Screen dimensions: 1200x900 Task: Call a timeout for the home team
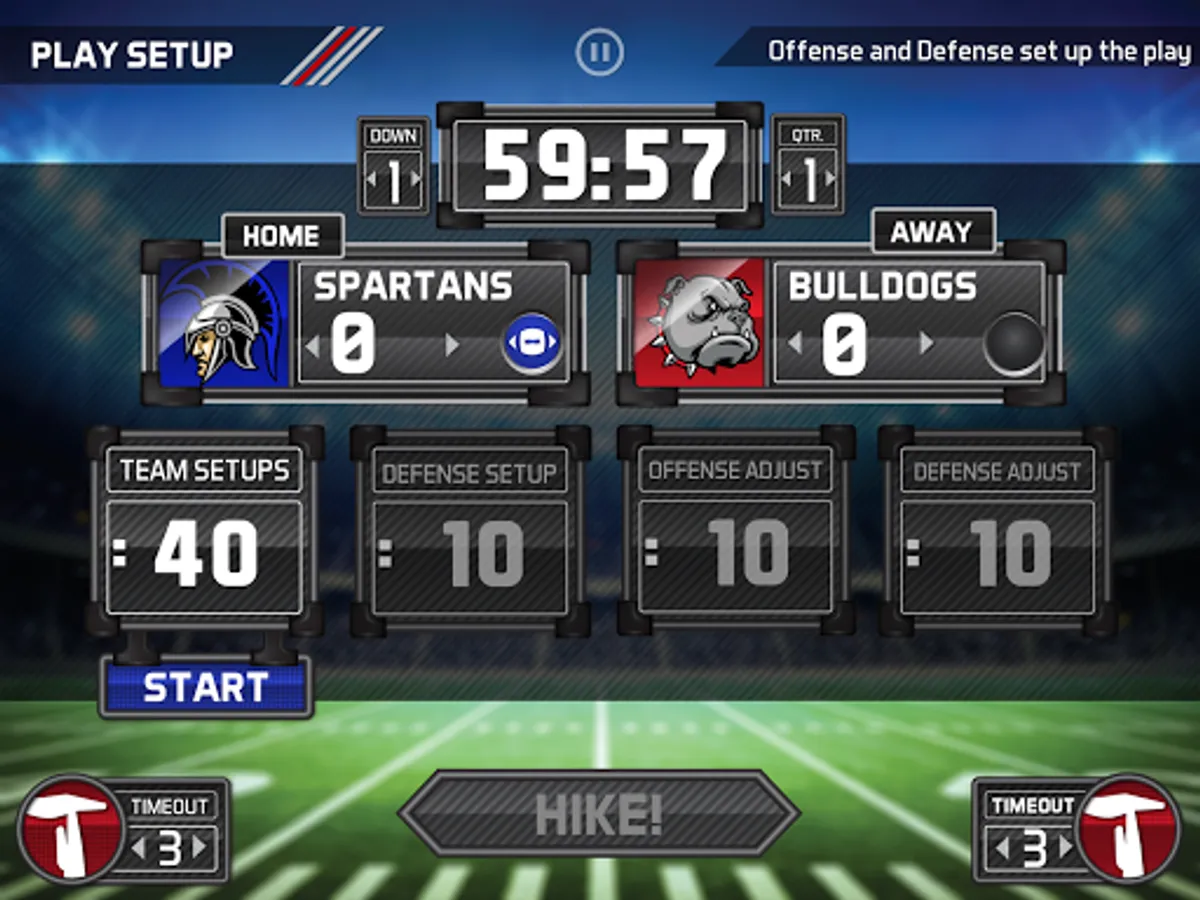pyautogui.click(x=70, y=828)
